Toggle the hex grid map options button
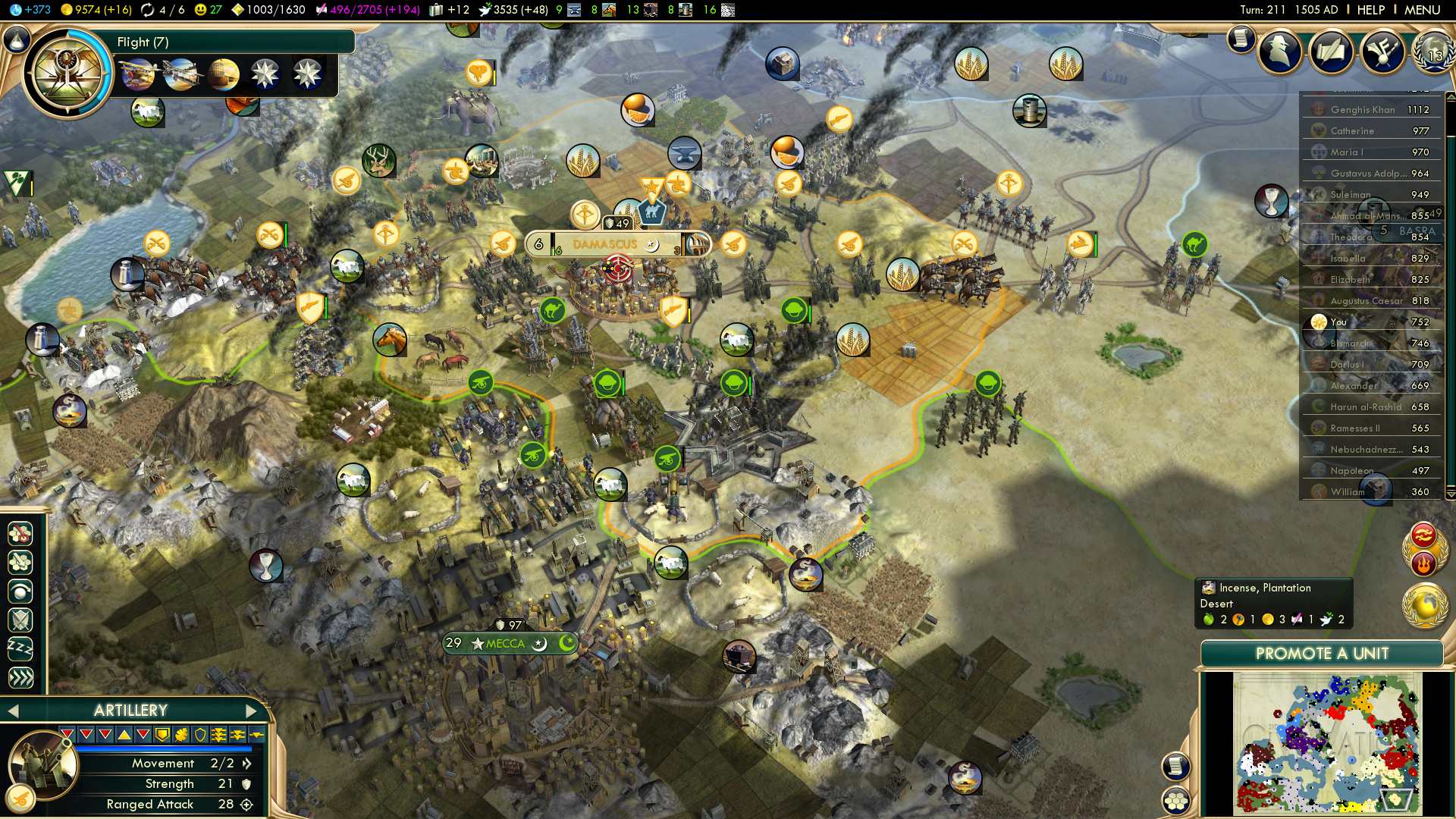The image size is (1456, 819). point(1176,800)
